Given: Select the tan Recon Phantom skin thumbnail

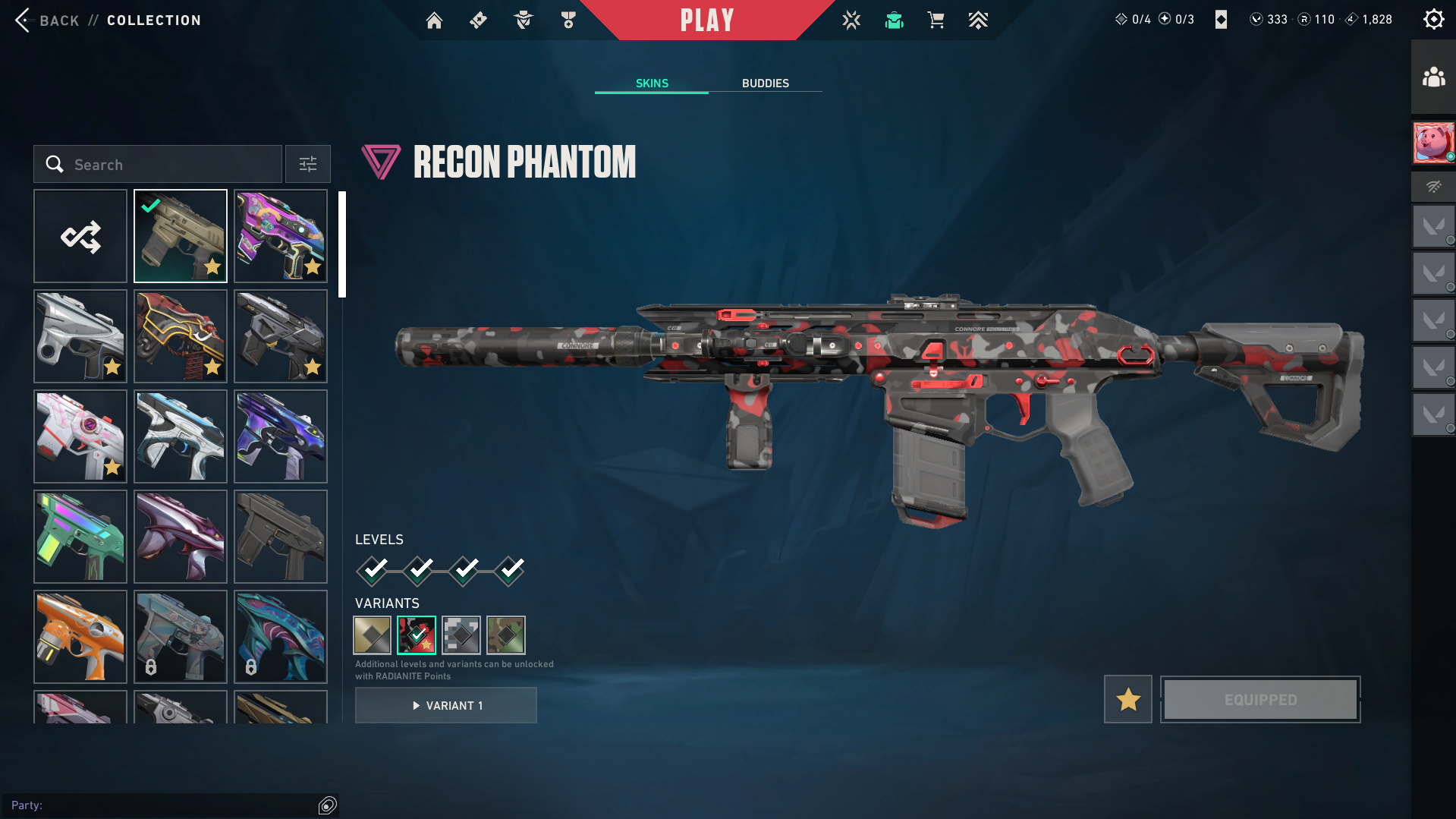Looking at the screenshot, I should pyautogui.click(x=181, y=237).
